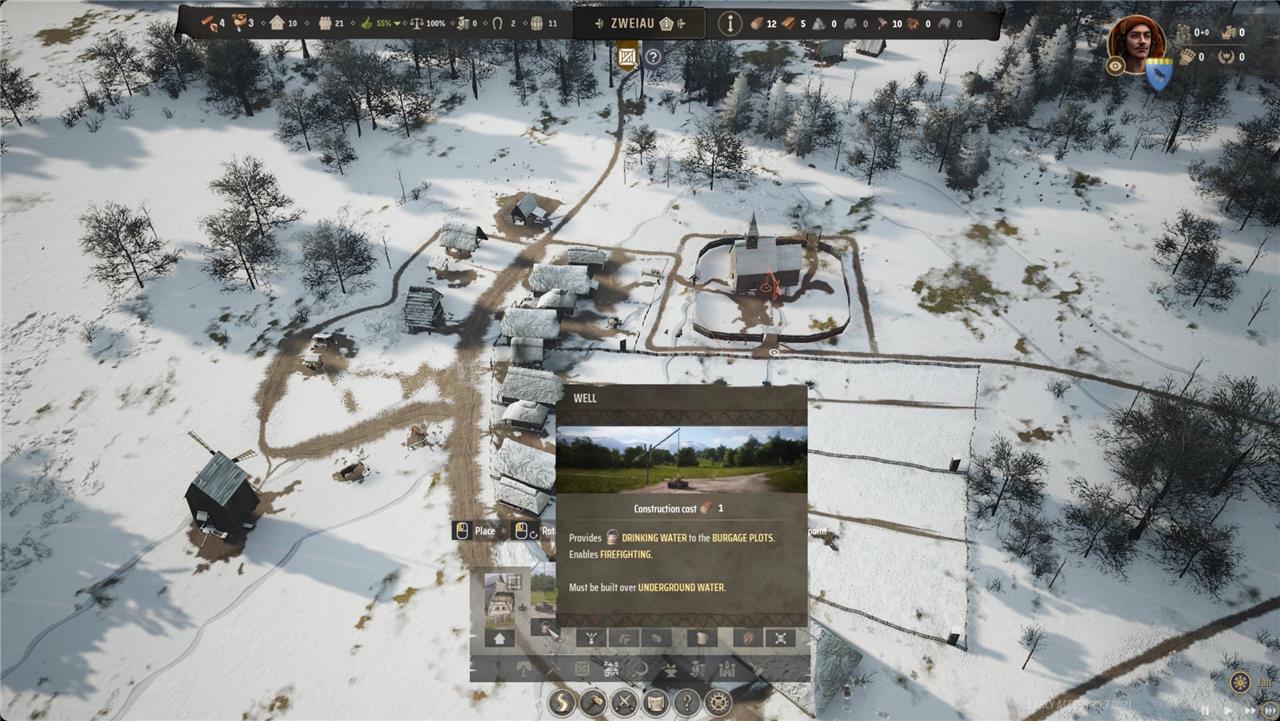This screenshot has height=721, width=1280.
Task: Toggle the eye icon beside the portrait
Action: [1116, 65]
